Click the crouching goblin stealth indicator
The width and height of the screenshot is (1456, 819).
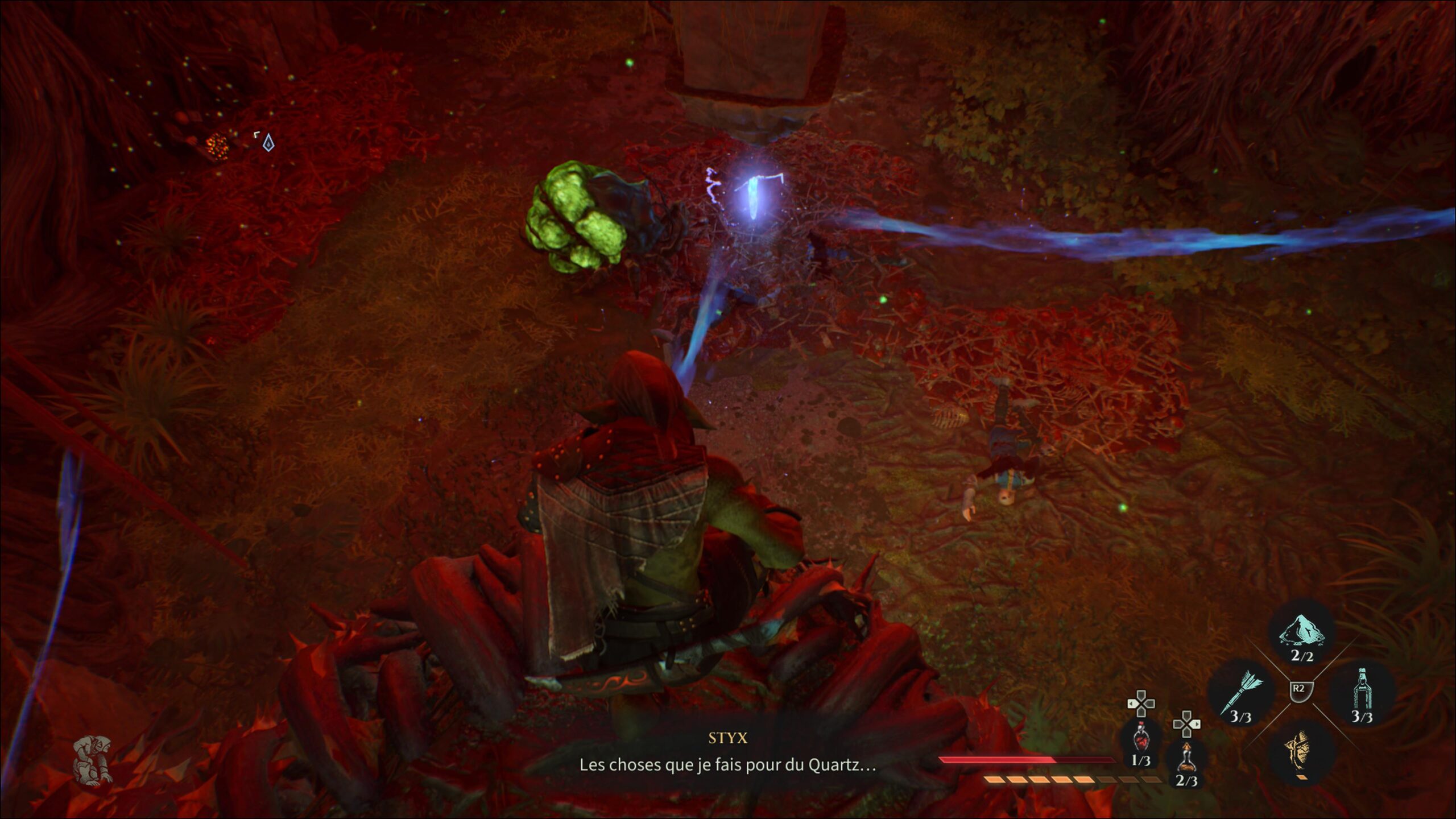tap(92, 760)
